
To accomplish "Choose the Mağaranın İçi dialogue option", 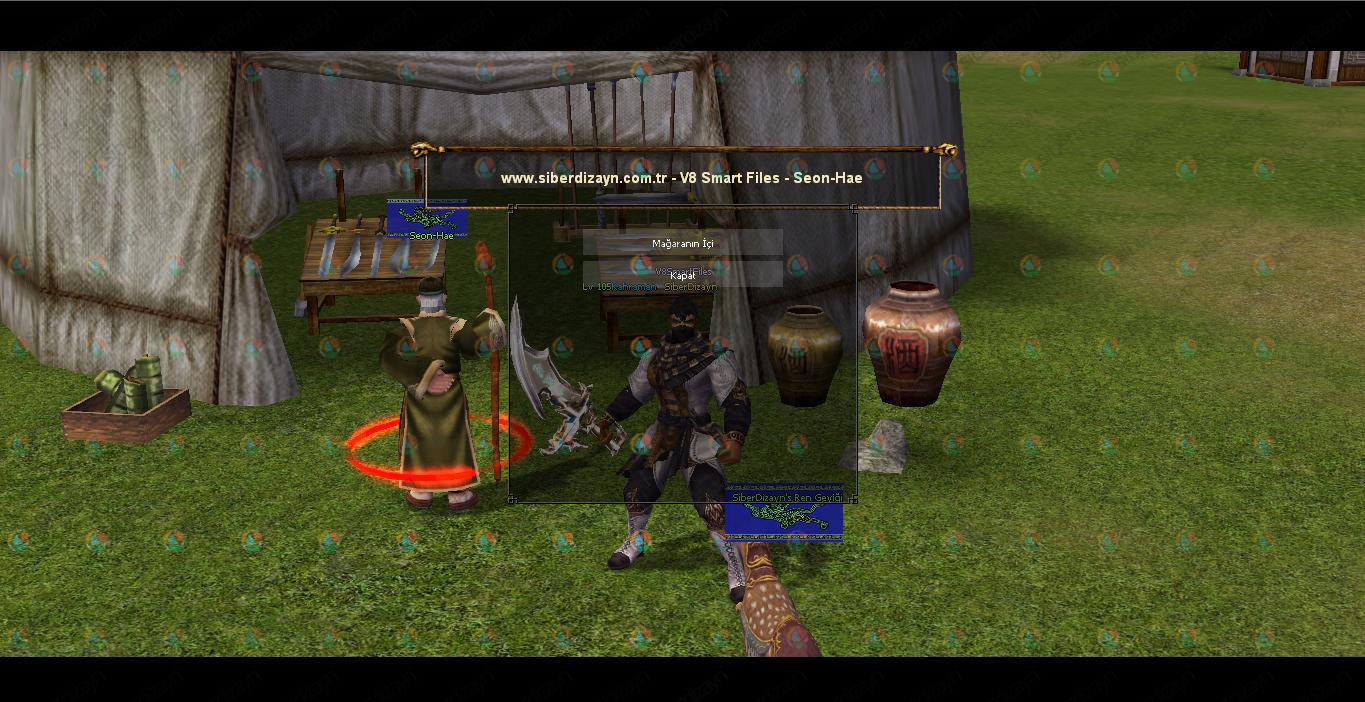I will 683,243.
